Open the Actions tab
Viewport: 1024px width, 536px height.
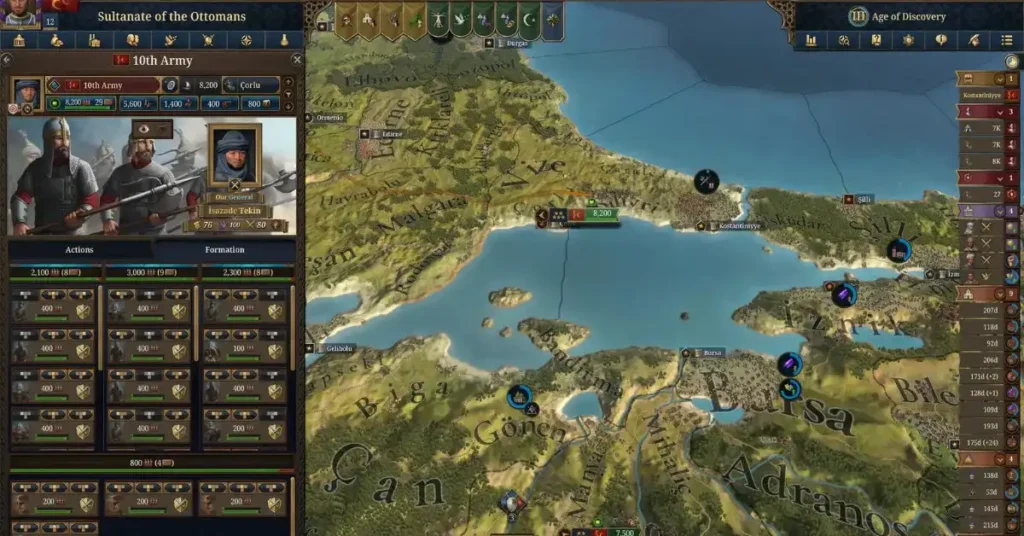79,249
